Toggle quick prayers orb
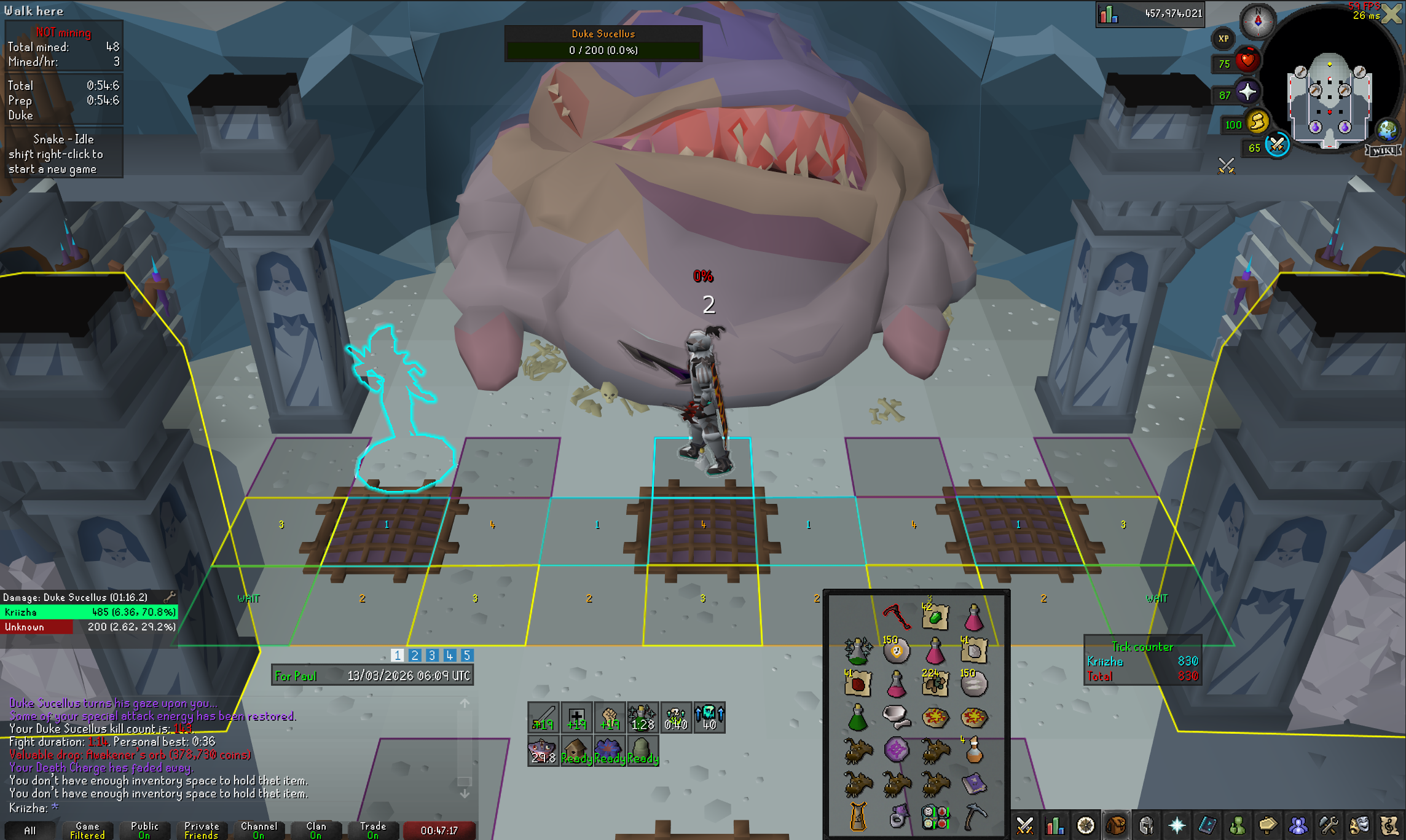 pyautogui.click(x=1247, y=93)
